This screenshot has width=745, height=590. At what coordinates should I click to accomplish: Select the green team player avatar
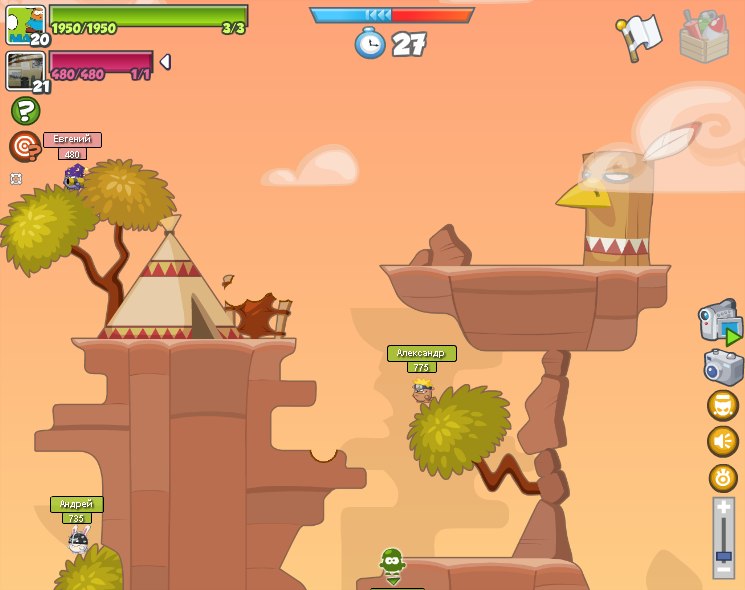point(25,25)
